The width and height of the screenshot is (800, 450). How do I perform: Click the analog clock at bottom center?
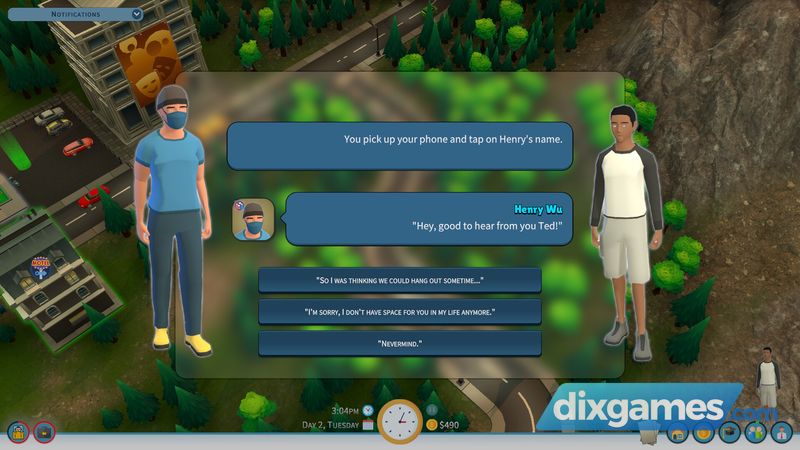pos(400,422)
